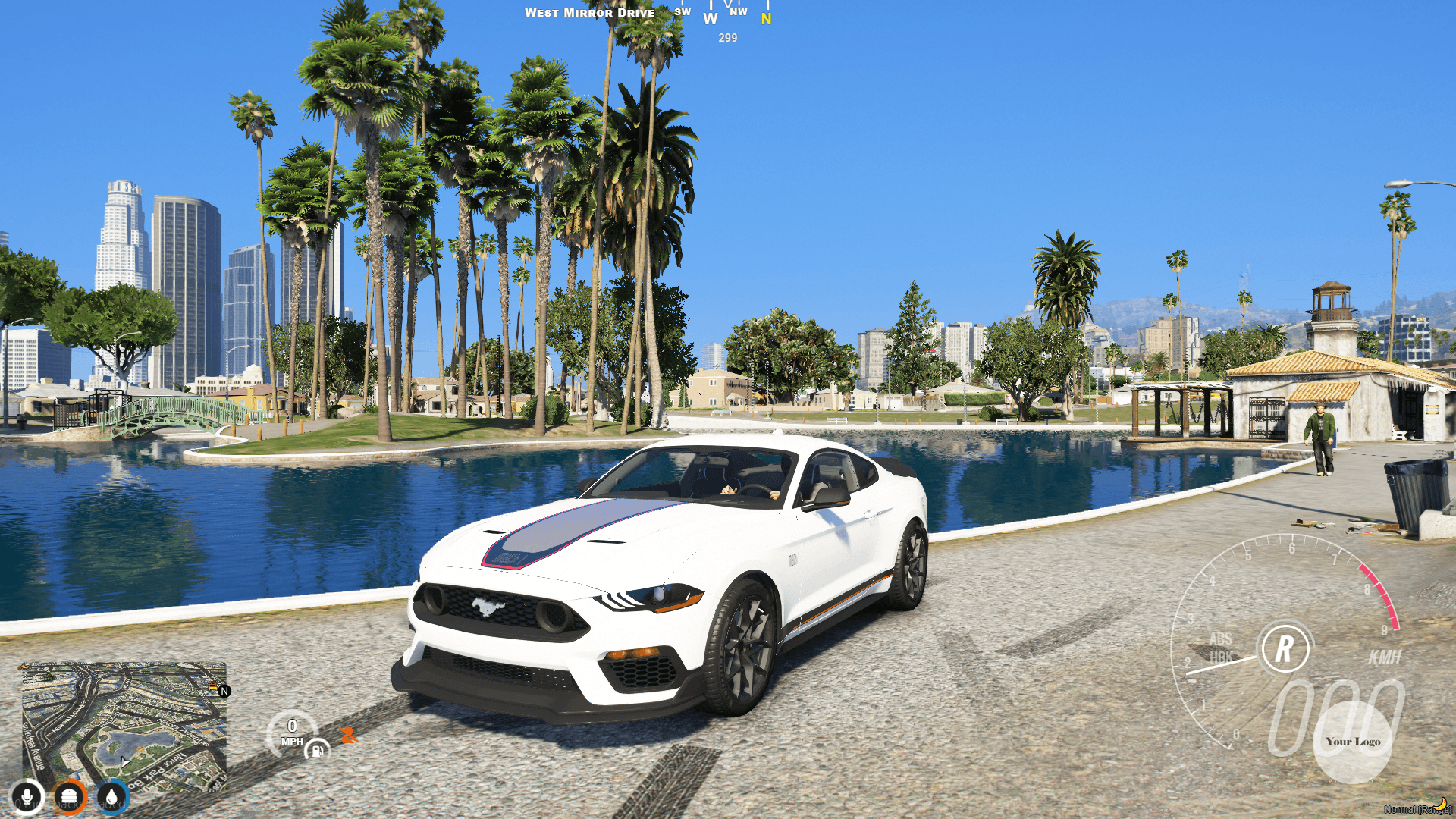The width and height of the screenshot is (1456, 819).
Task: Click the KMH unit label on the gauge
Action: [1385, 657]
